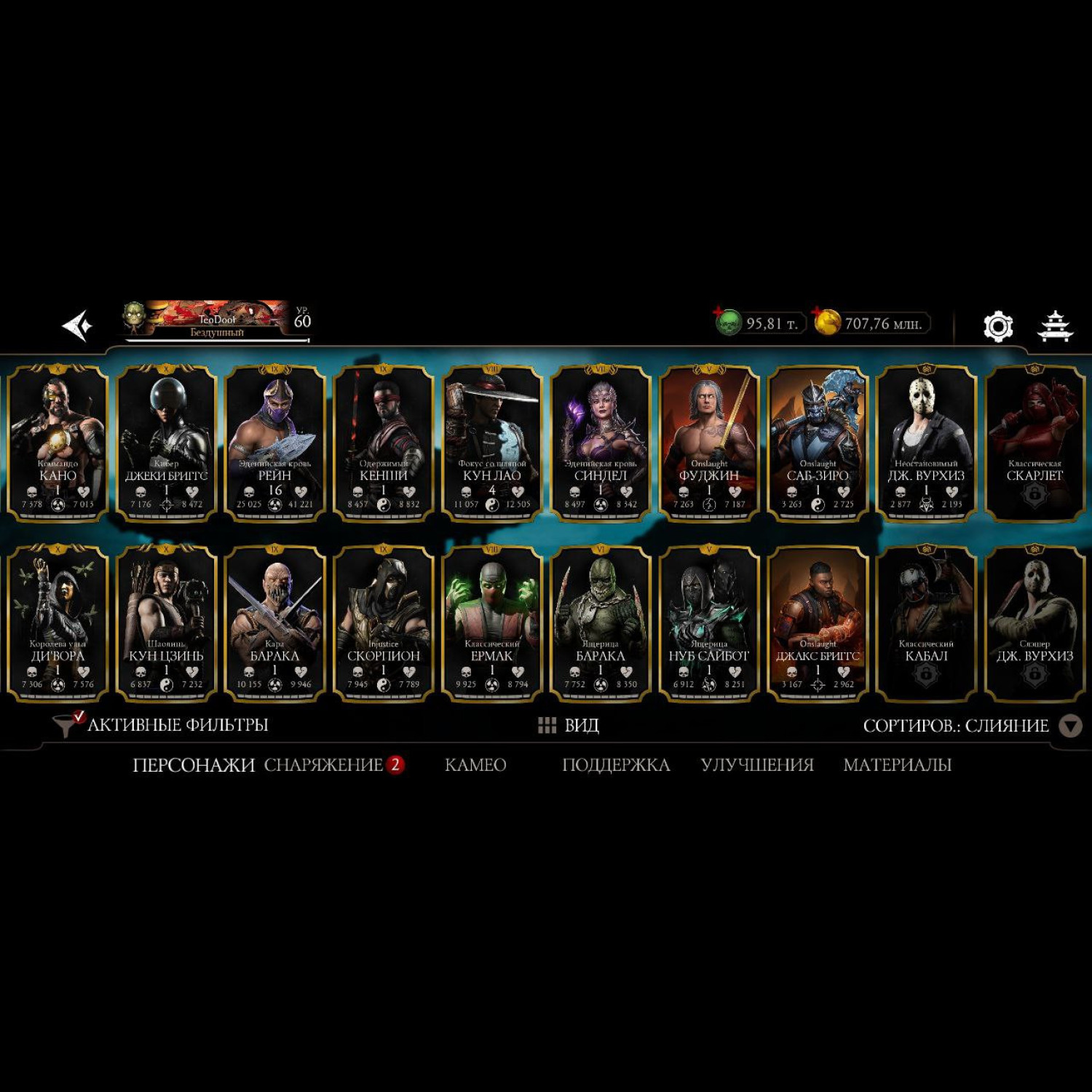Open the settings gear icon
The width and height of the screenshot is (1092, 1092).
click(997, 326)
